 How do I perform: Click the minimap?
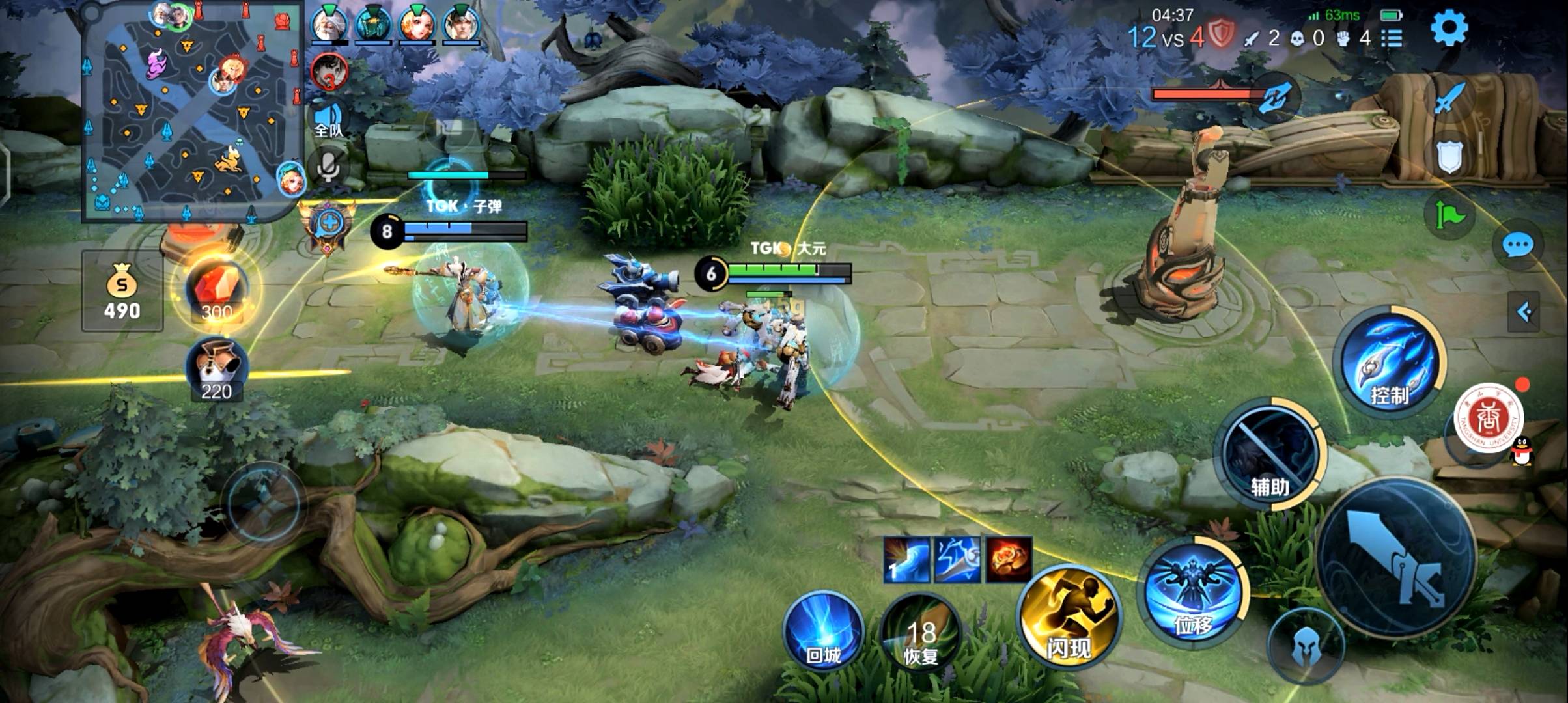(193, 111)
